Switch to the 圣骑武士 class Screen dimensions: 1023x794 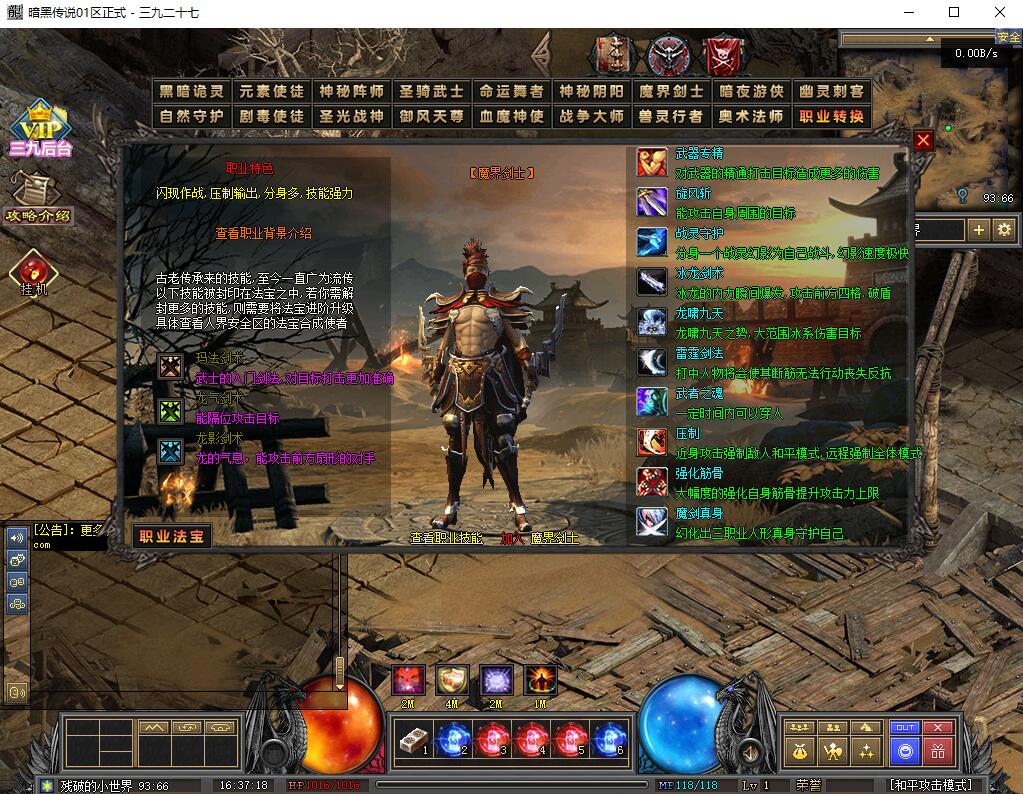coord(432,91)
